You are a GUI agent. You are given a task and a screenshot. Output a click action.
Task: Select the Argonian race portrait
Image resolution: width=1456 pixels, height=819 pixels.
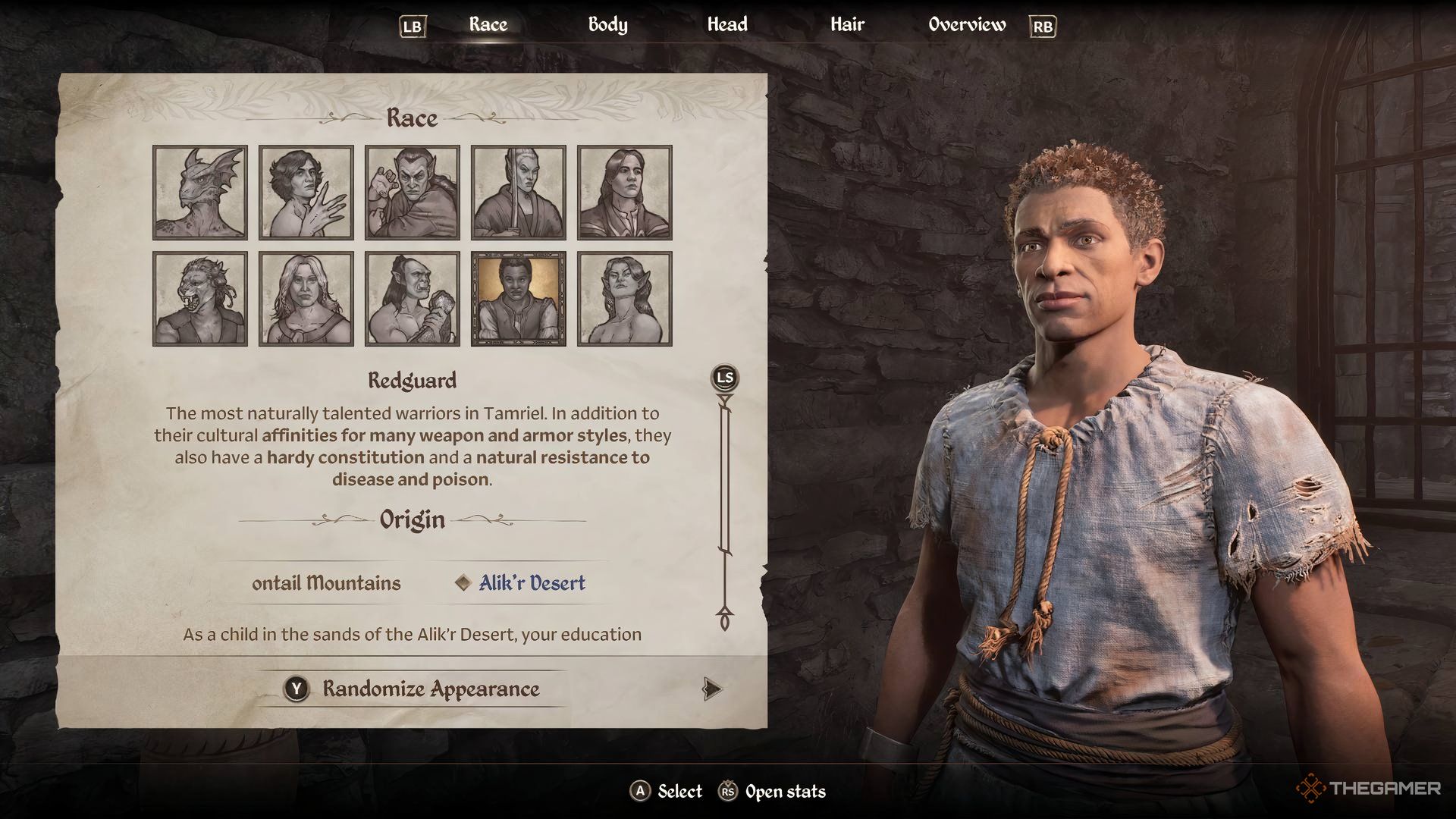[x=199, y=192]
